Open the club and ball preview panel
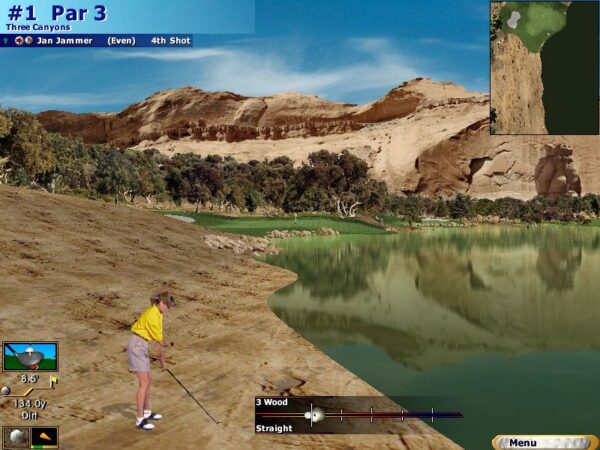 tap(30, 357)
